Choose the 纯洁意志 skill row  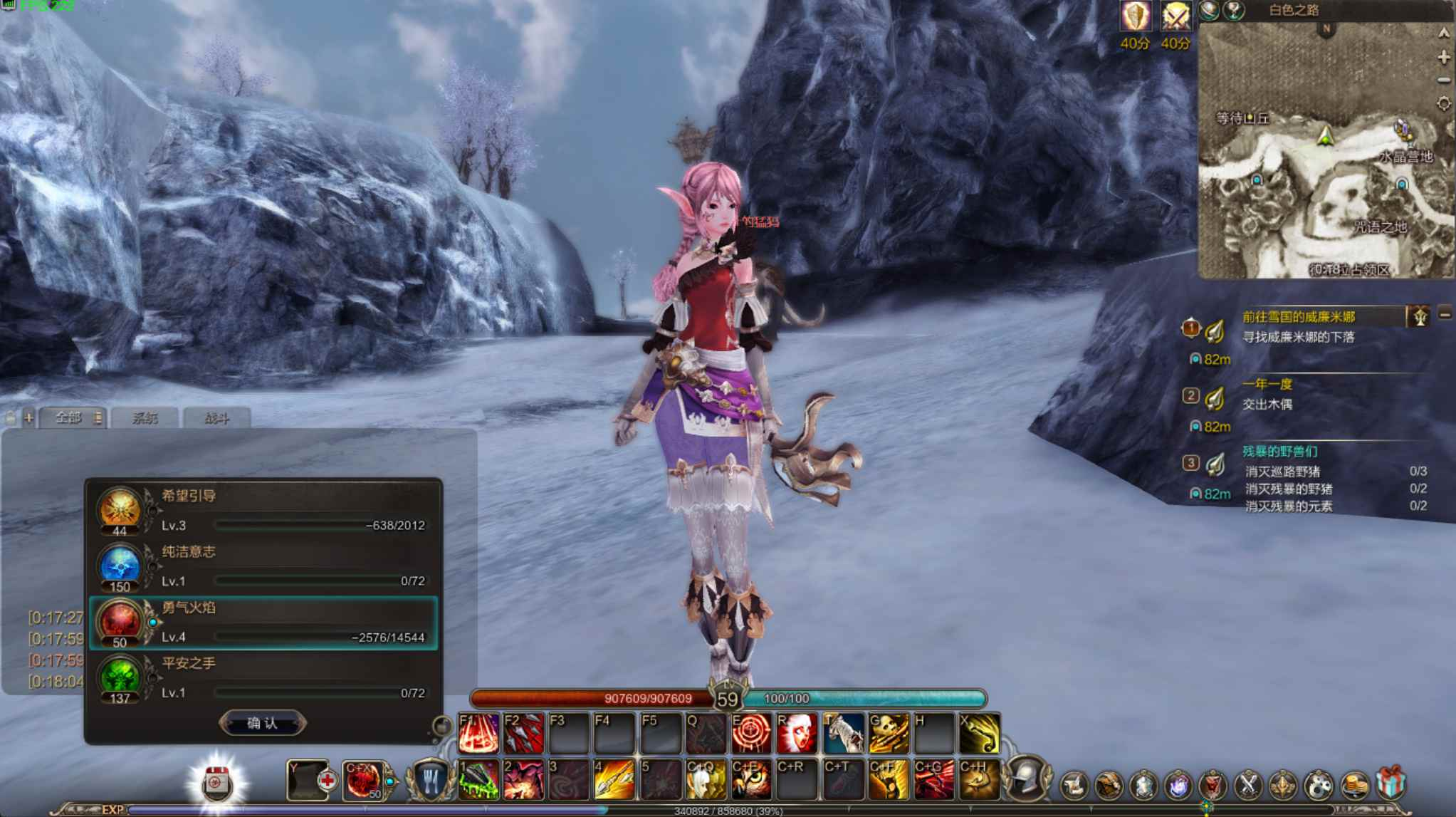[263, 566]
